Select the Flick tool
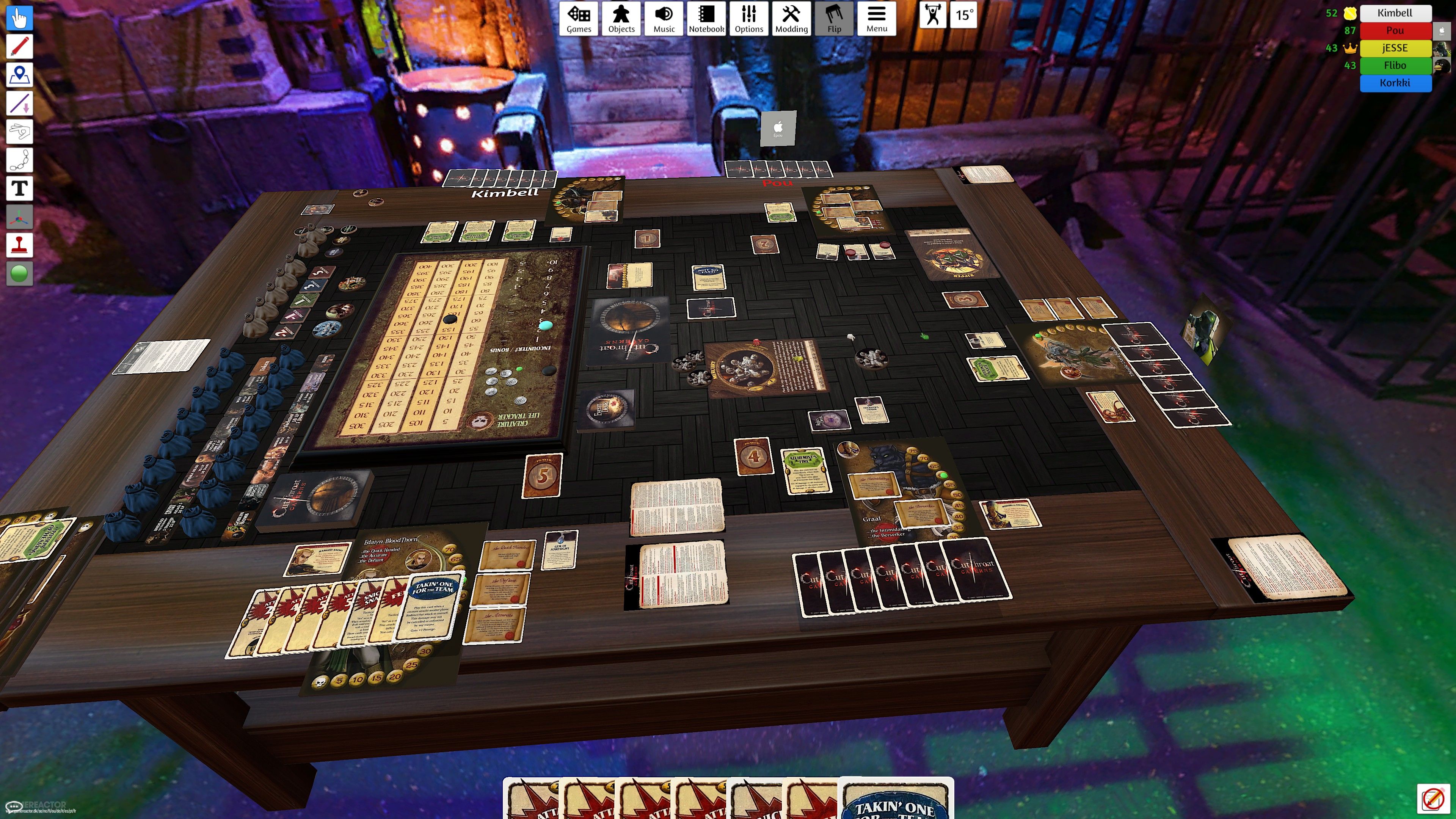Image resolution: width=1456 pixels, height=819 pixels. [19, 132]
